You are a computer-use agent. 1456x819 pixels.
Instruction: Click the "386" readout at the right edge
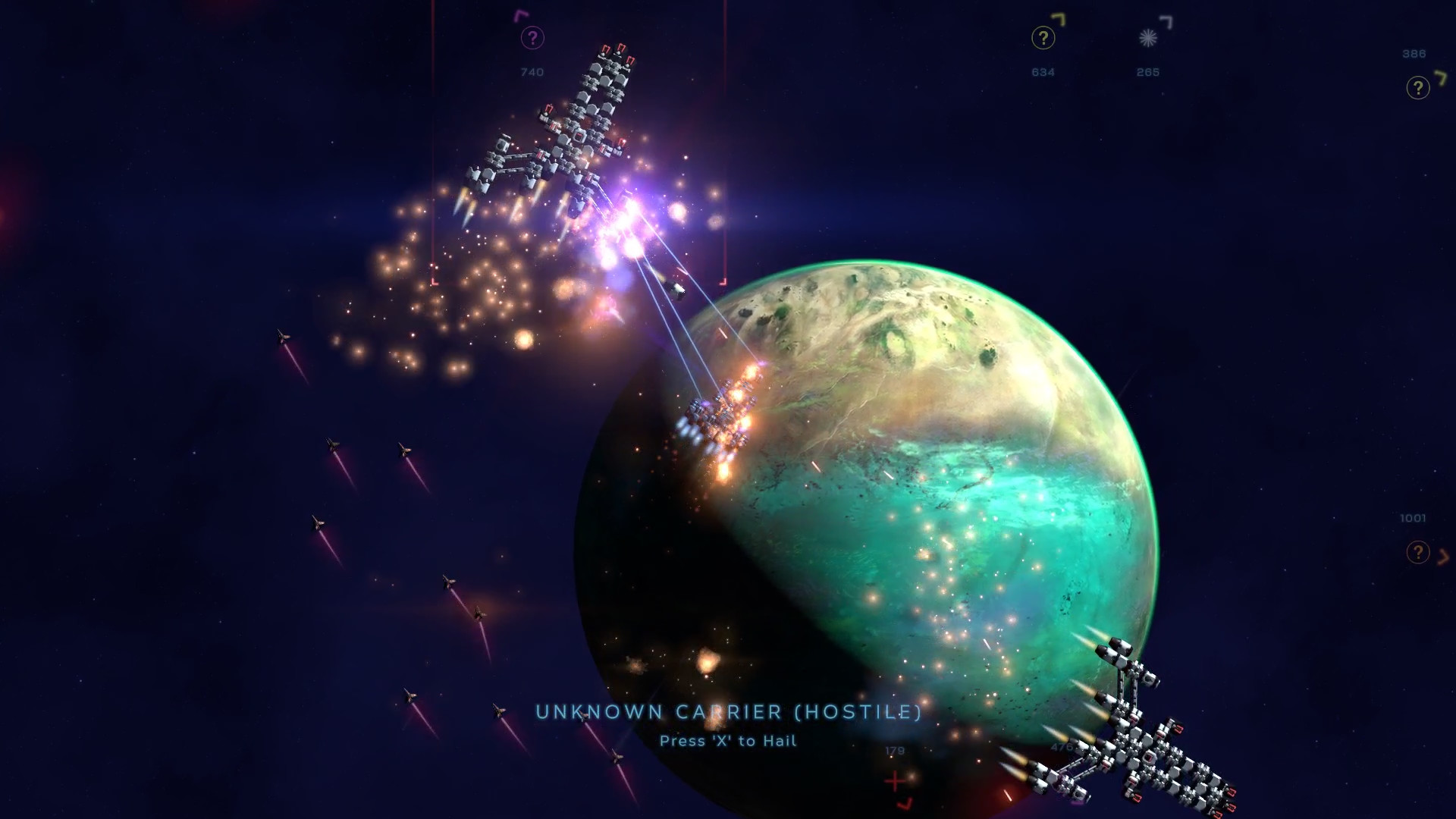(x=1414, y=55)
